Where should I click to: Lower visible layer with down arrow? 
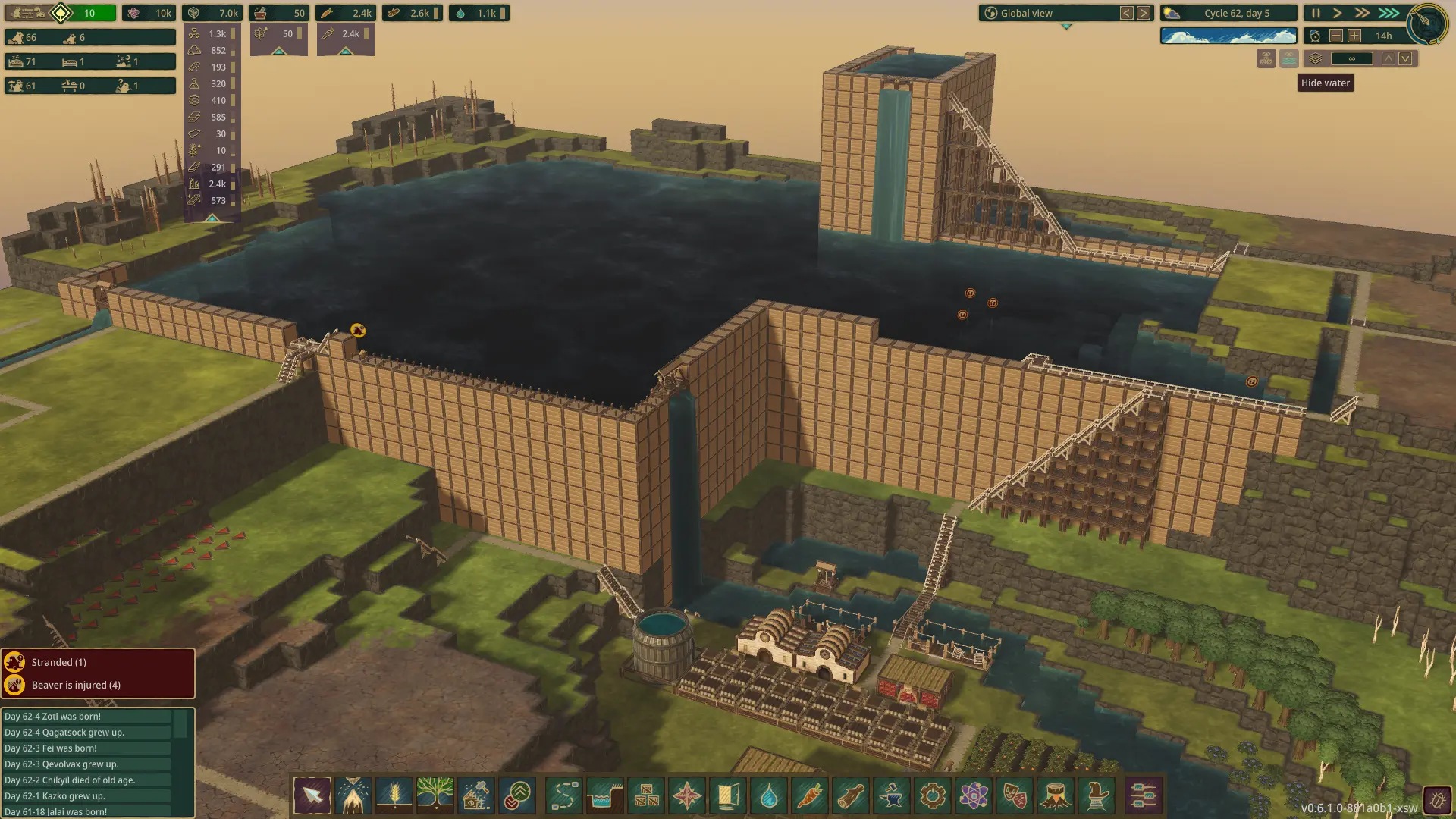click(x=1405, y=58)
